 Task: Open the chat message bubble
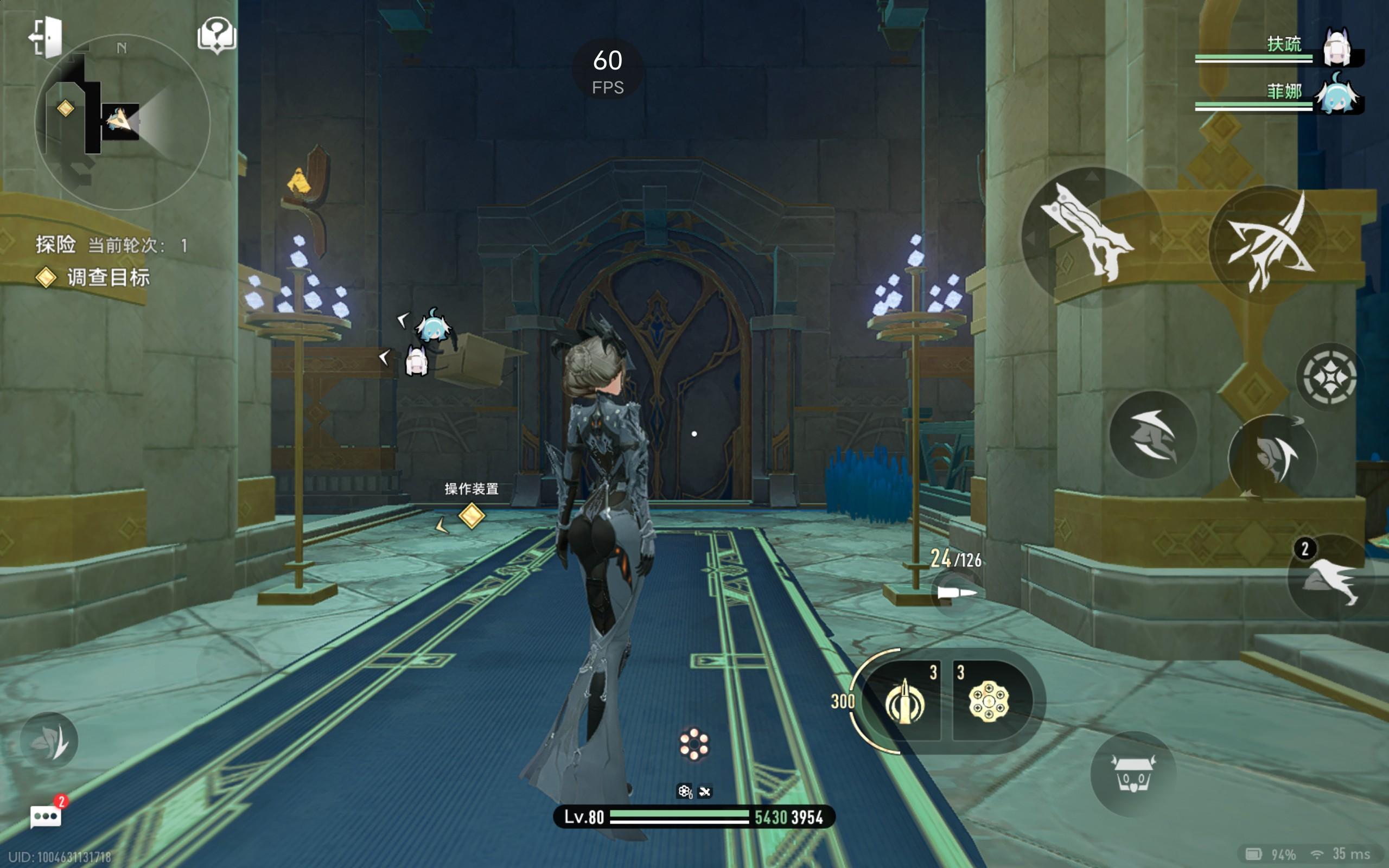coord(46,816)
